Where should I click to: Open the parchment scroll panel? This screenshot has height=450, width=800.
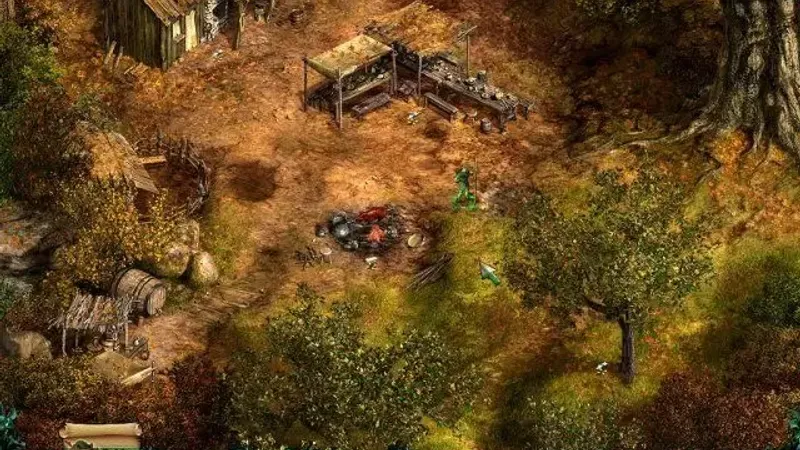point(100,434)
